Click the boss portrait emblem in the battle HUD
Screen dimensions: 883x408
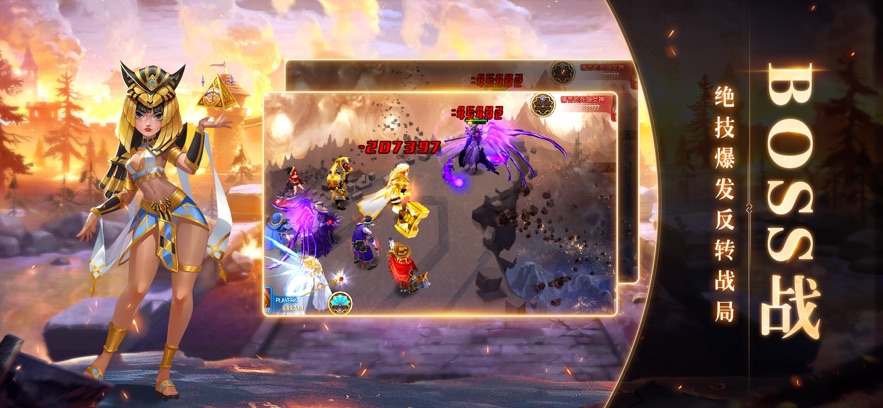click(x=544, y=105)
